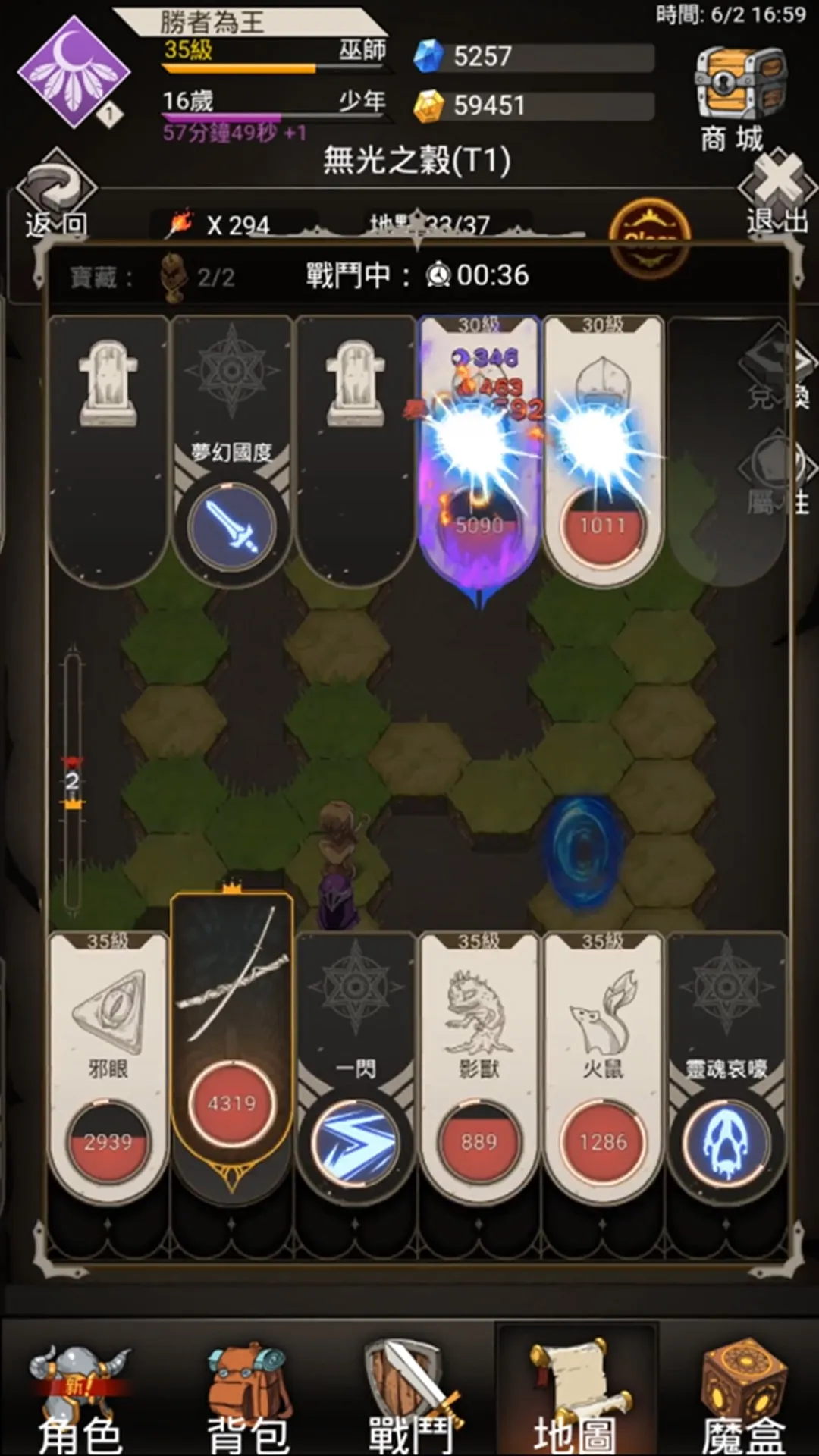The width and height of the screenshot is (819, 1456).
Task: Click the blue diamond currency icon
Action: pos(428,56)
